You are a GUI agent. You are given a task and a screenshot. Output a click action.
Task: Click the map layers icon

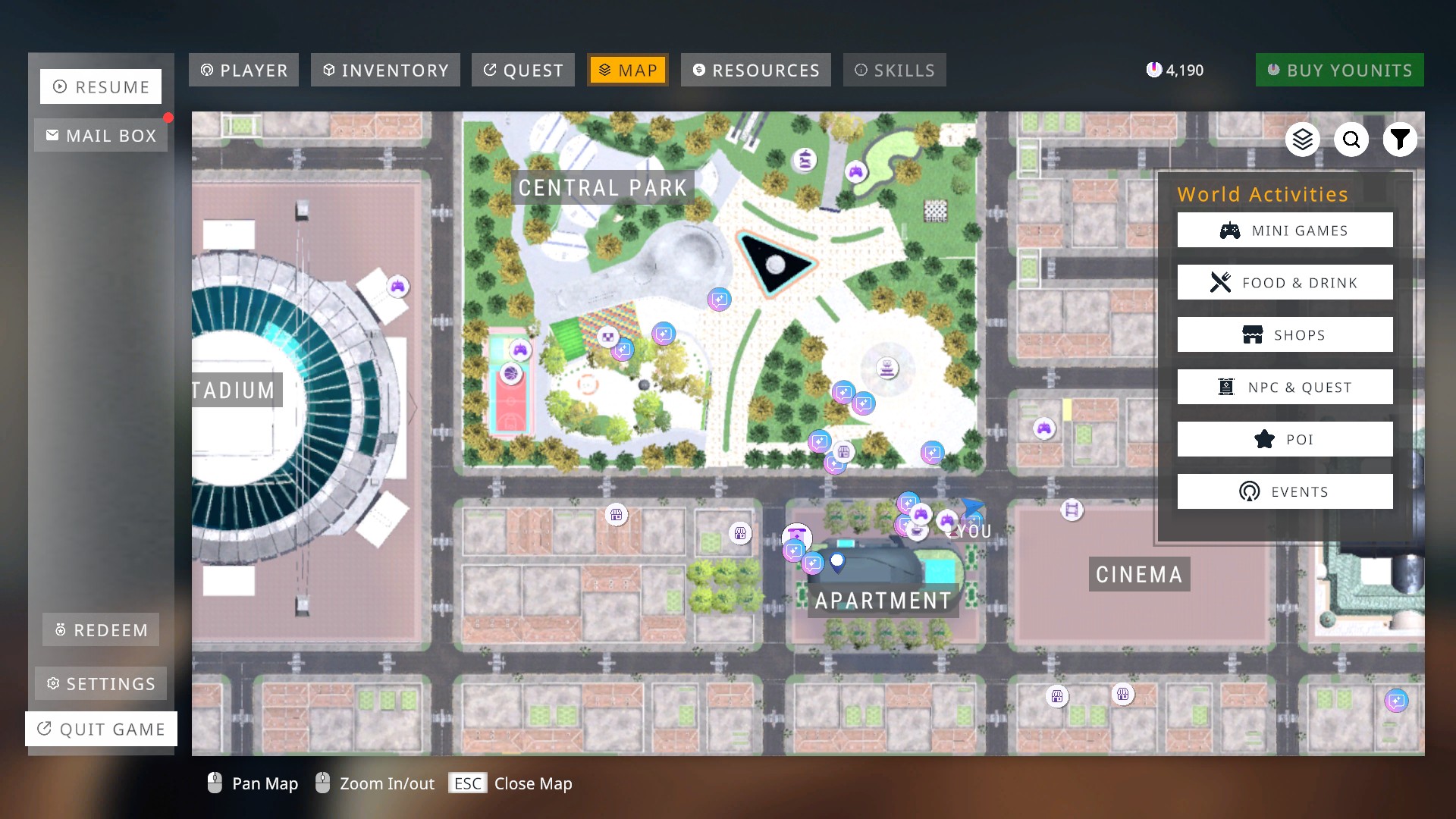(x=1303, y=140)
